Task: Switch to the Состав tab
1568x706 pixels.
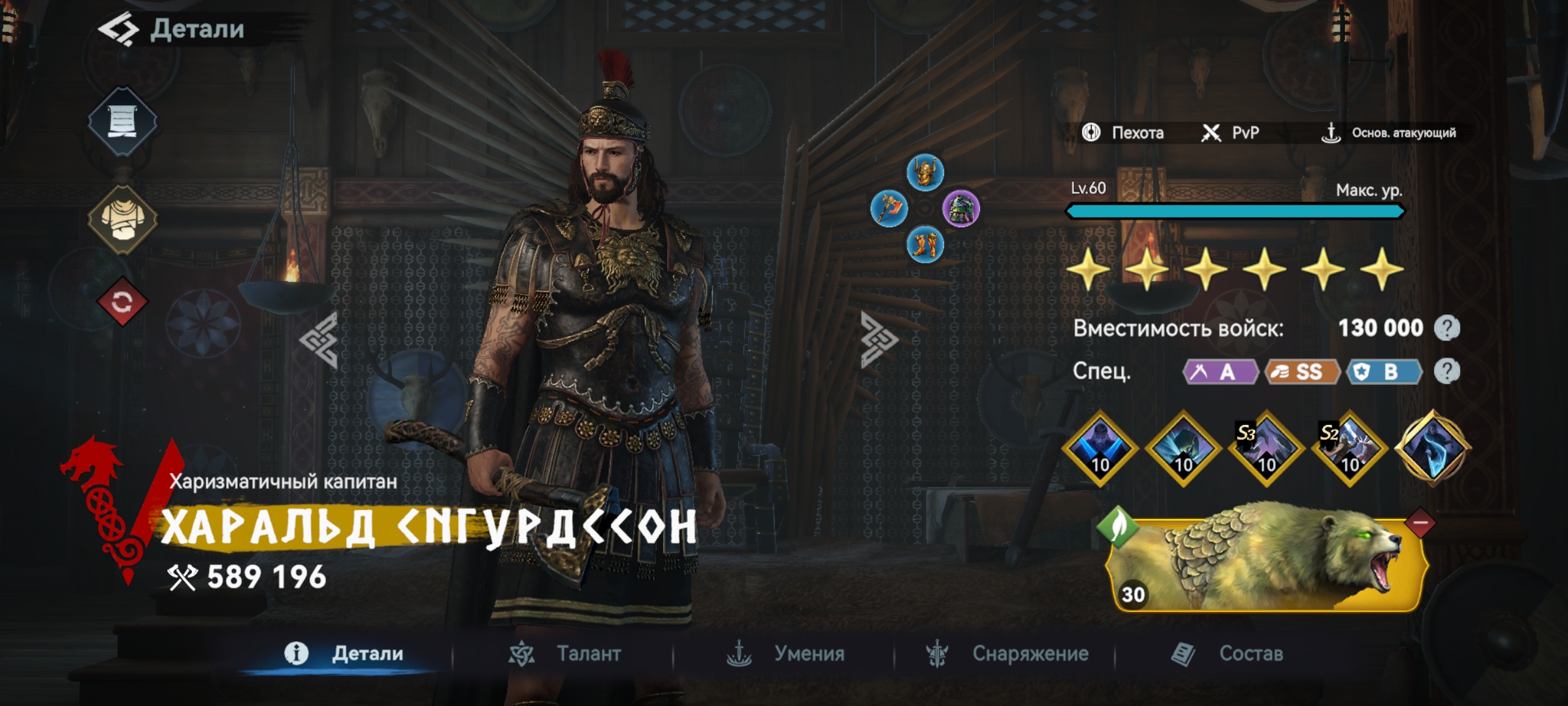Action: (x=1228, y=654)
